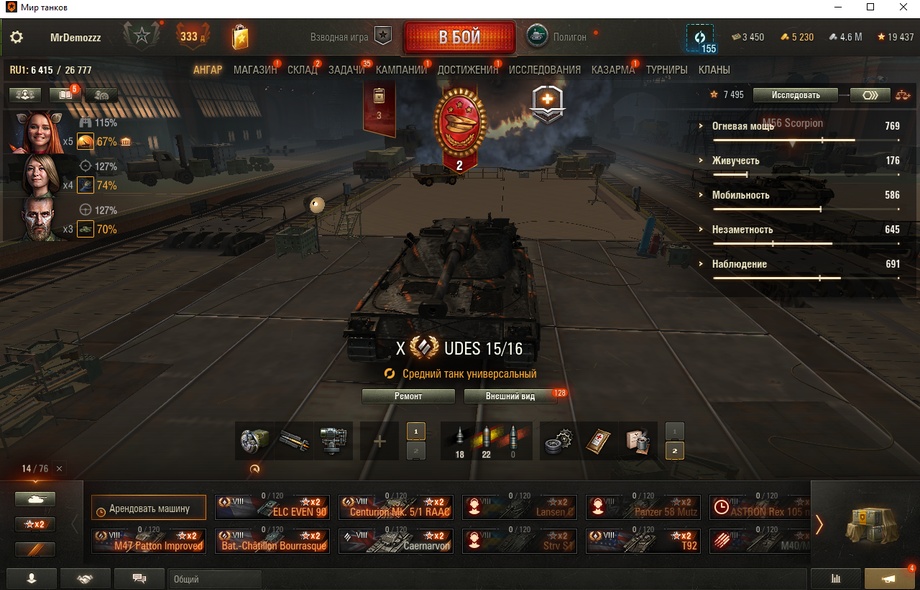The image size is (920, 590).
Task: Focus the Общий chat input field
Action: tap(215, 579)
